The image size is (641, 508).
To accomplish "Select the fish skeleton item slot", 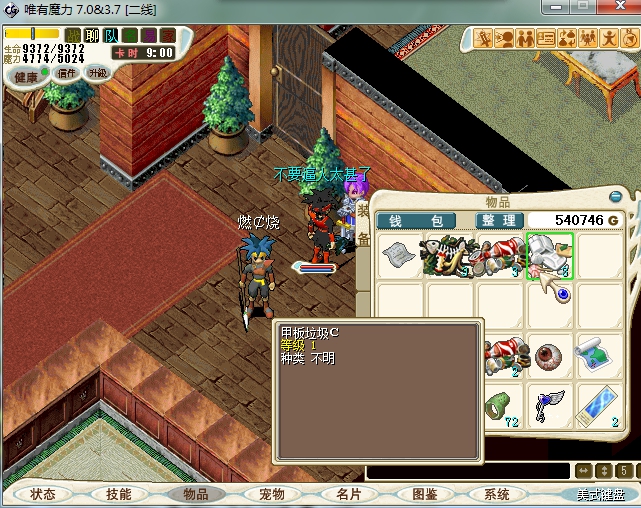I will pyautogui.click(x=450, y=256).
